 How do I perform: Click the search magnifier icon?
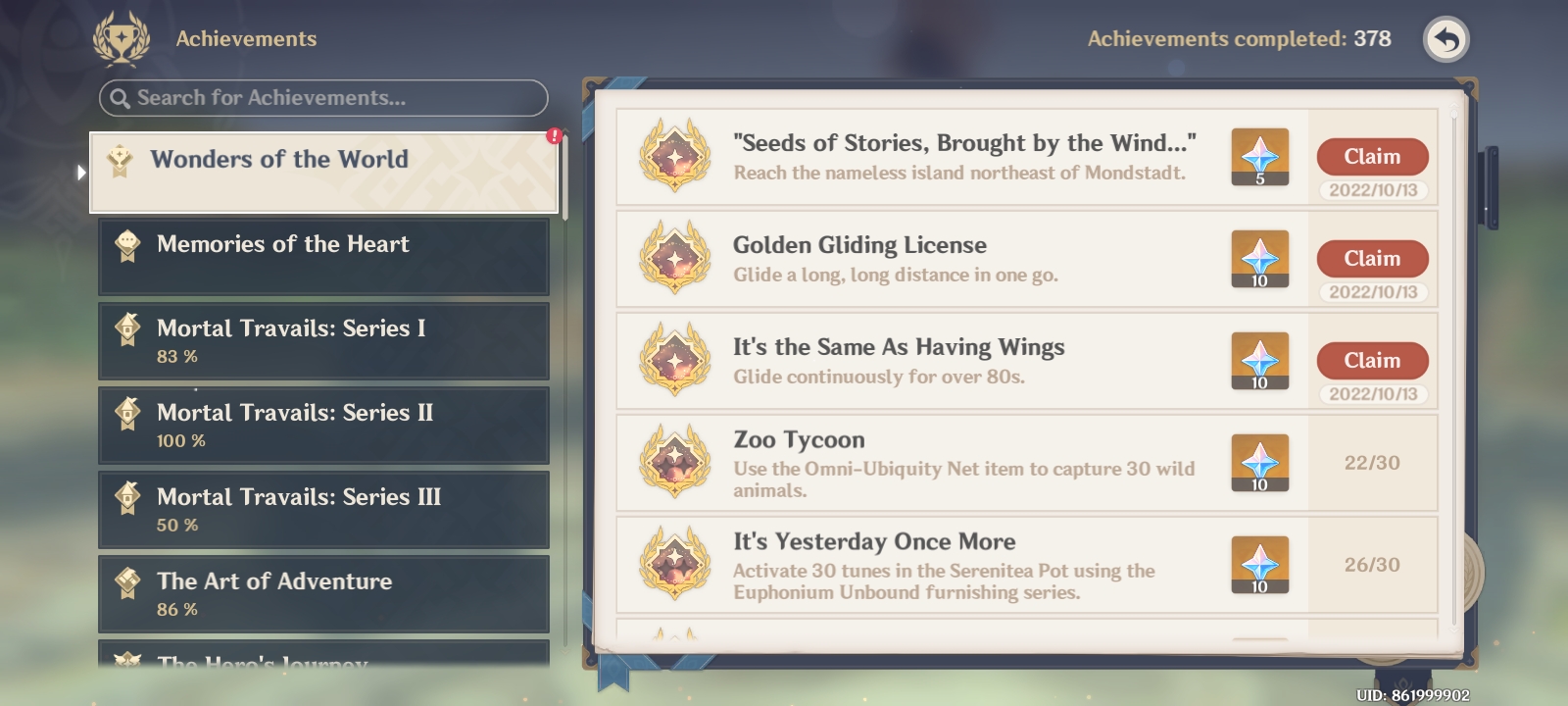coord(120,99)
